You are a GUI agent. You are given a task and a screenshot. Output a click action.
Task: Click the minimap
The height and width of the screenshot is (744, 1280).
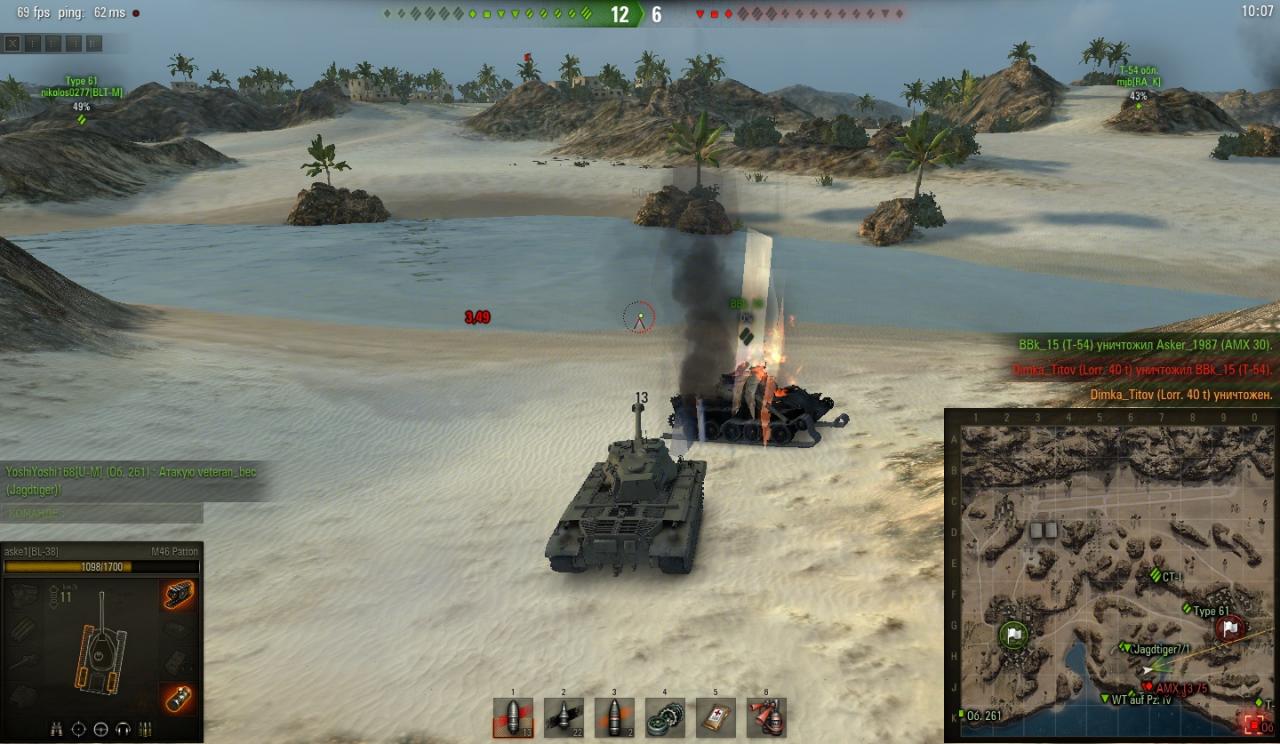tap(1110, 574)
